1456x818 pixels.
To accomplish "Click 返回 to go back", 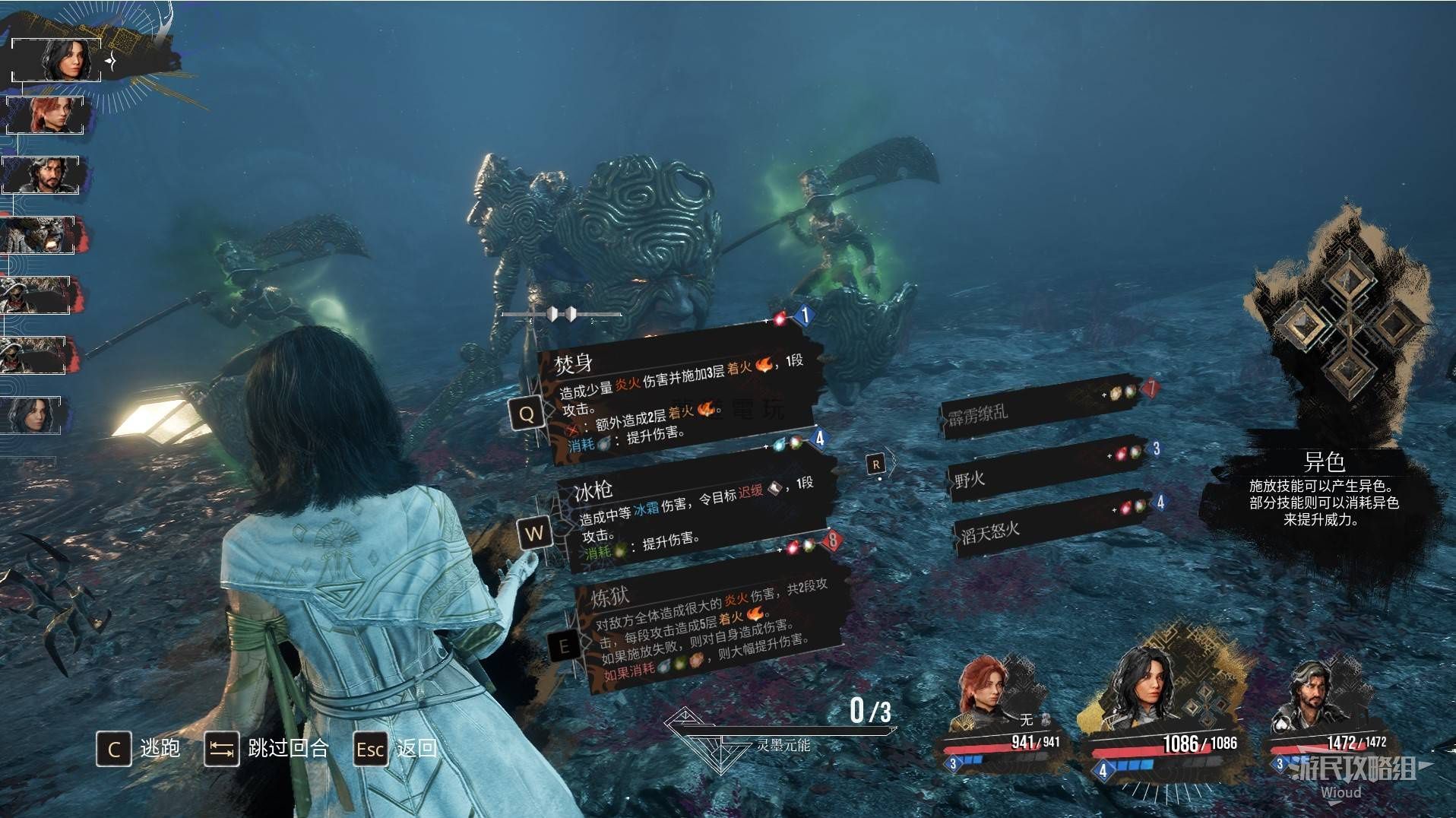I will (x=397, y=749).
